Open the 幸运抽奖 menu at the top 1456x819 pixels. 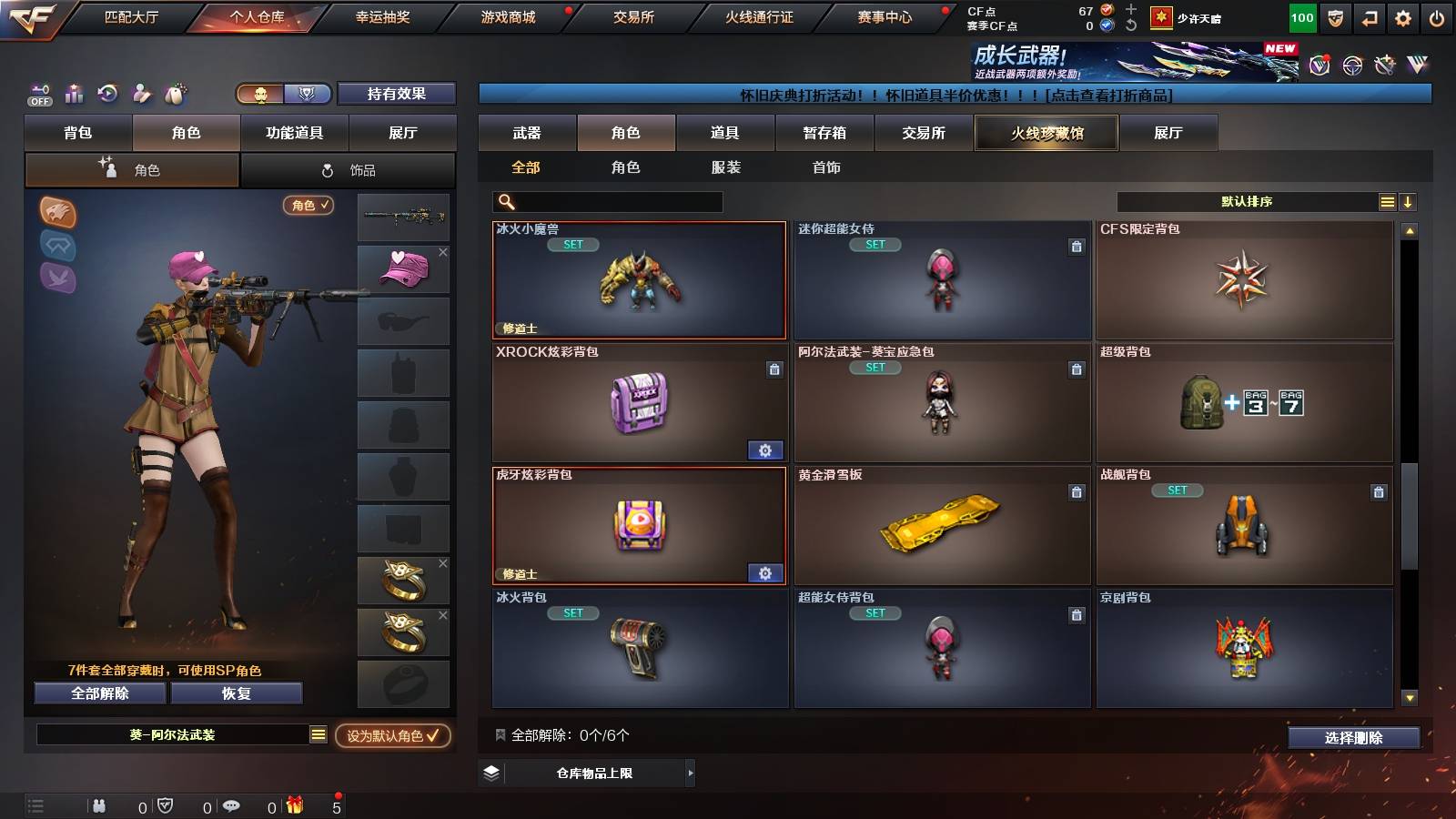381,15
